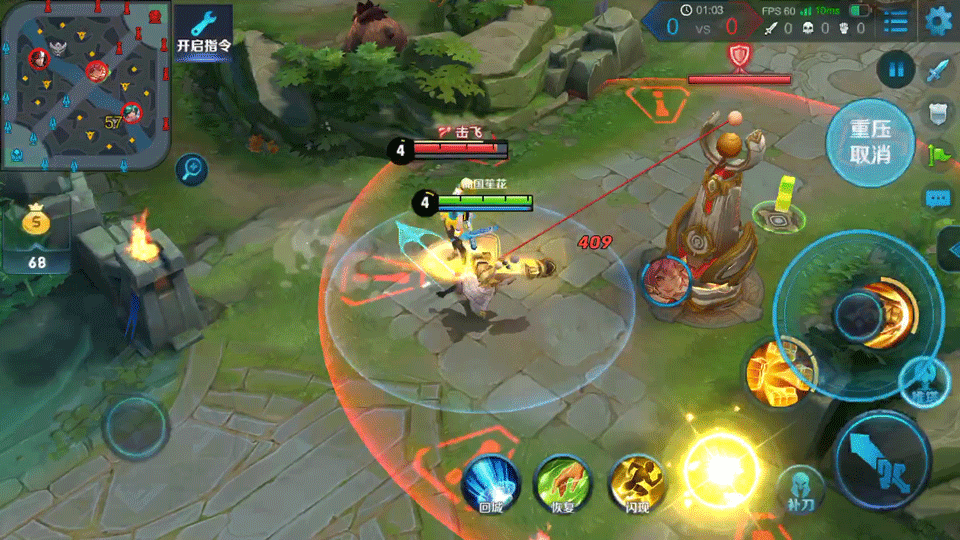Send the green flag gather signal

pyautogui.click(x=938, y=155)
